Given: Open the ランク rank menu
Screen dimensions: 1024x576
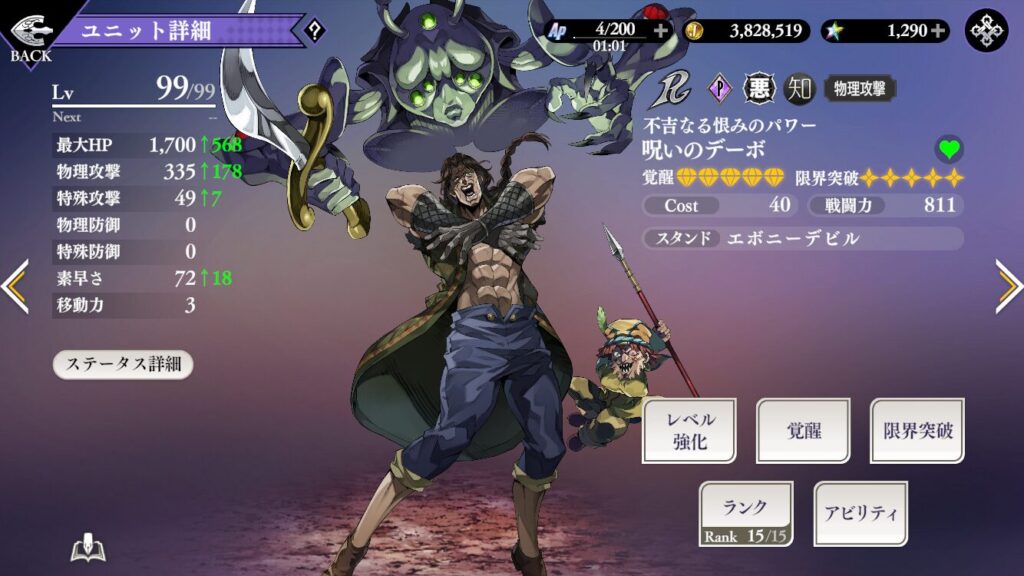Looking at the screenshot, I should coord(745,513).
